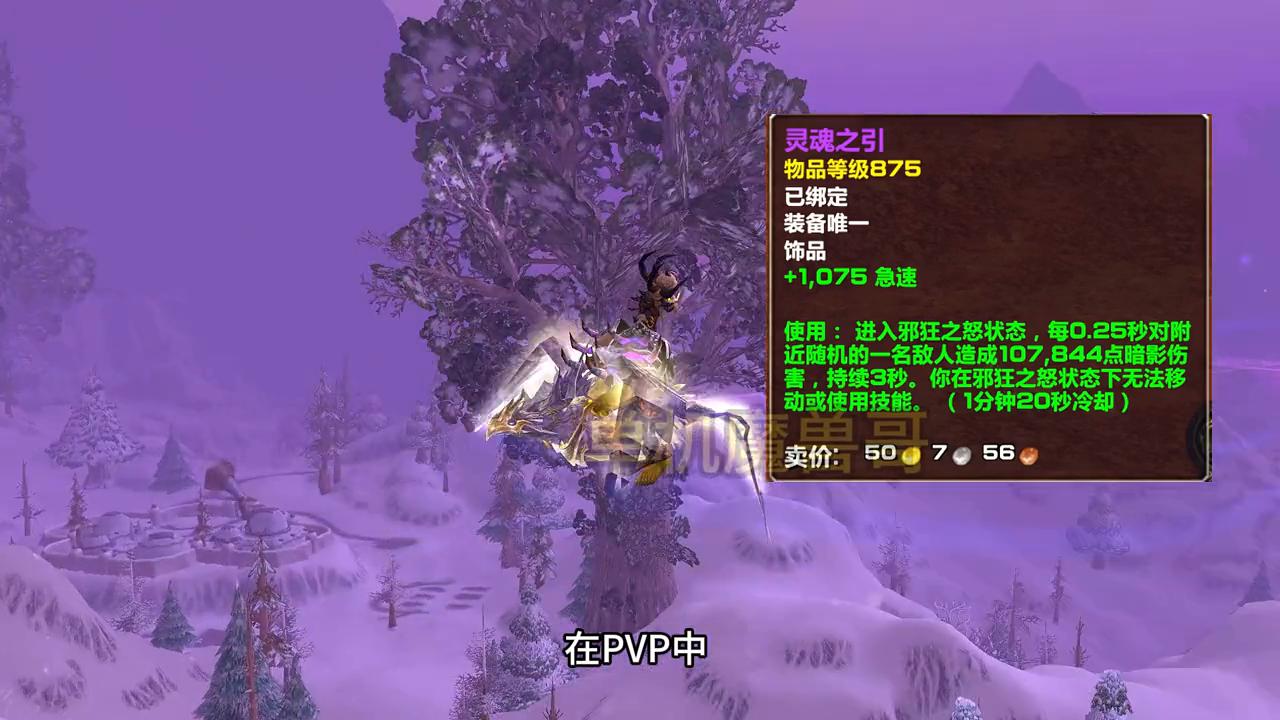The width and height of the screenshot is (1280, 720).
Task: Toggle the 装备唯一 unique-equipped line
Action: tap(826, 224)
